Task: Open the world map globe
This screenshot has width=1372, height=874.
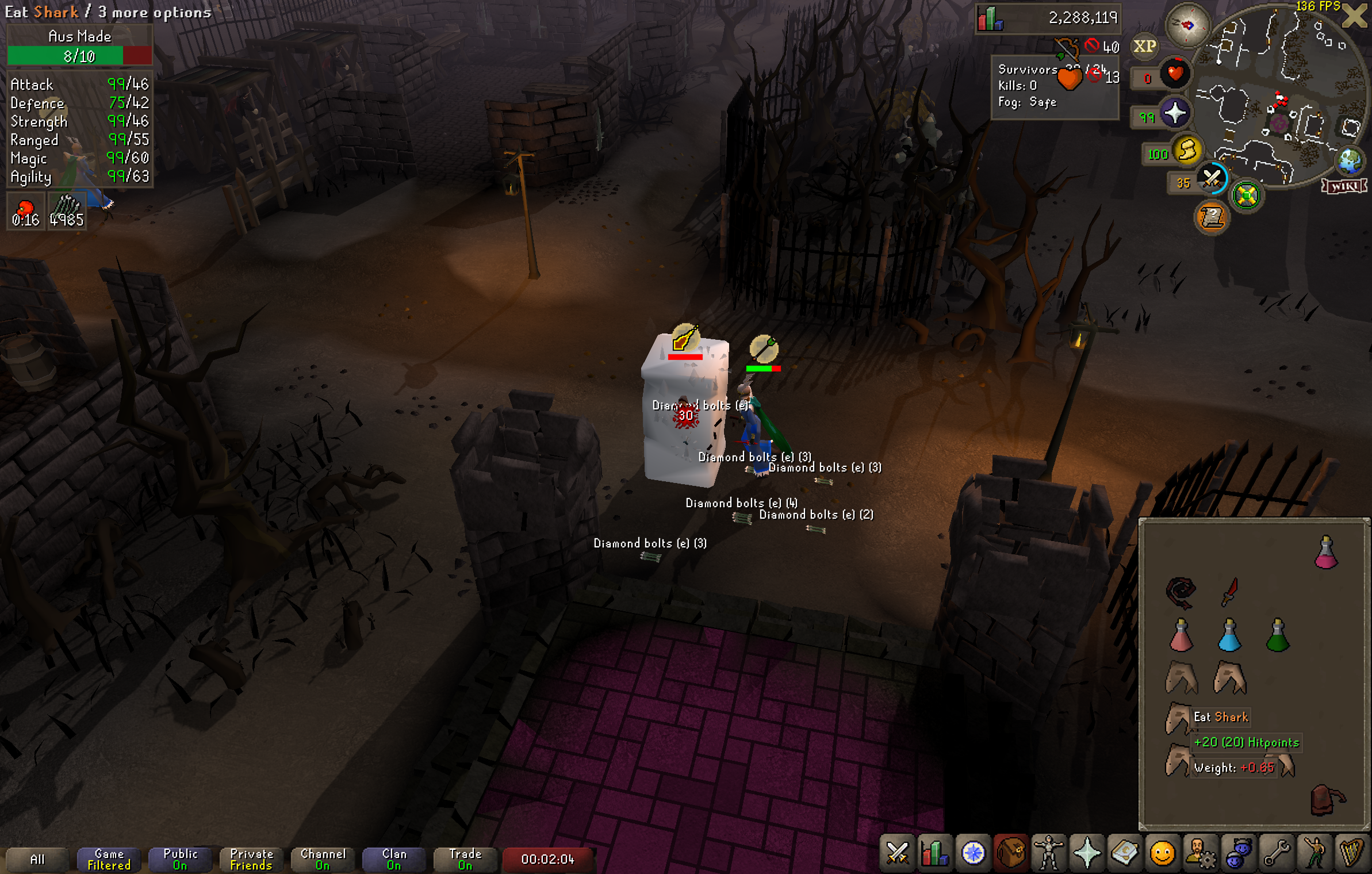Action: 1350,161
